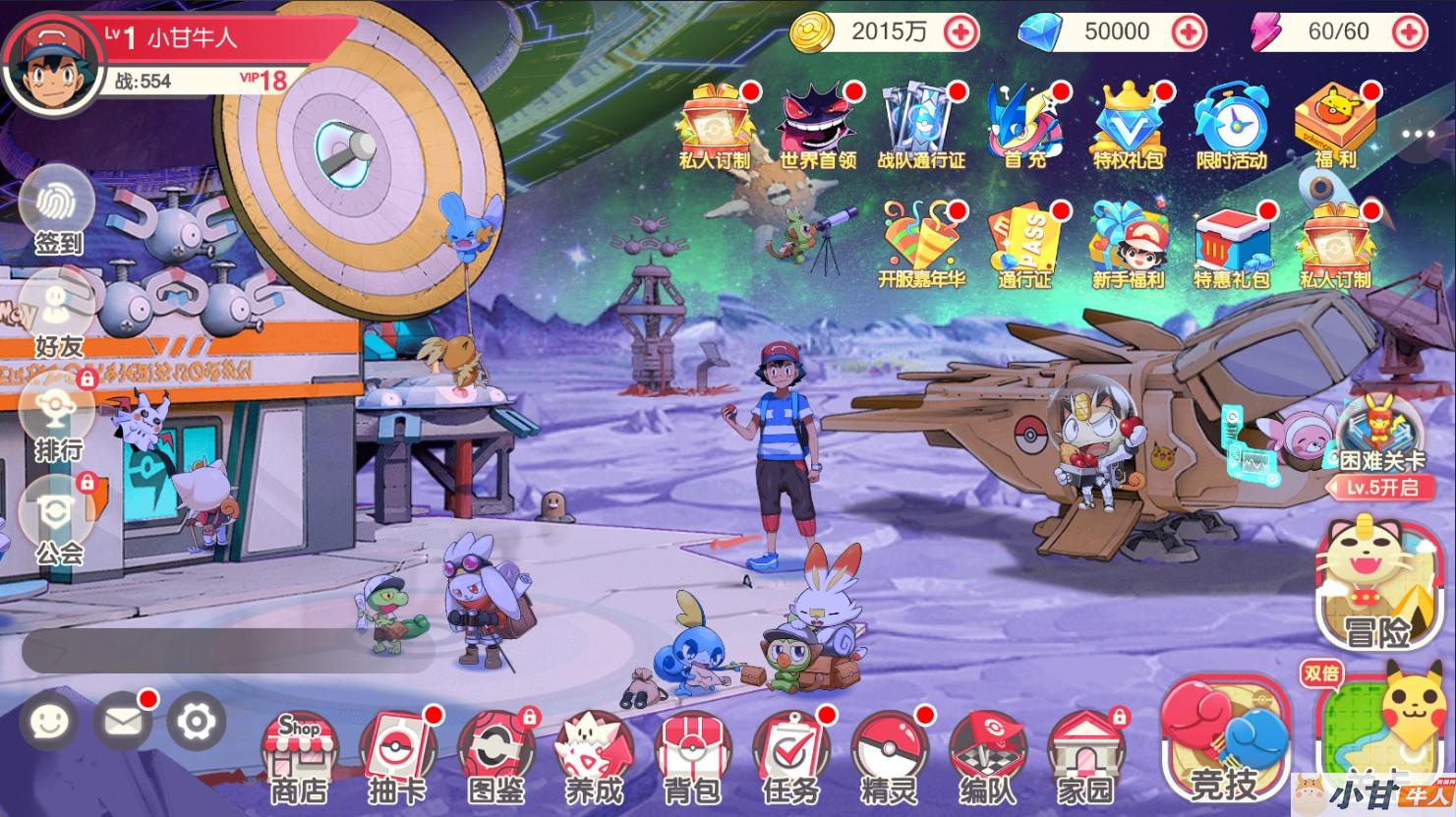Open the 好友 friends list

(x=57, y=313)
